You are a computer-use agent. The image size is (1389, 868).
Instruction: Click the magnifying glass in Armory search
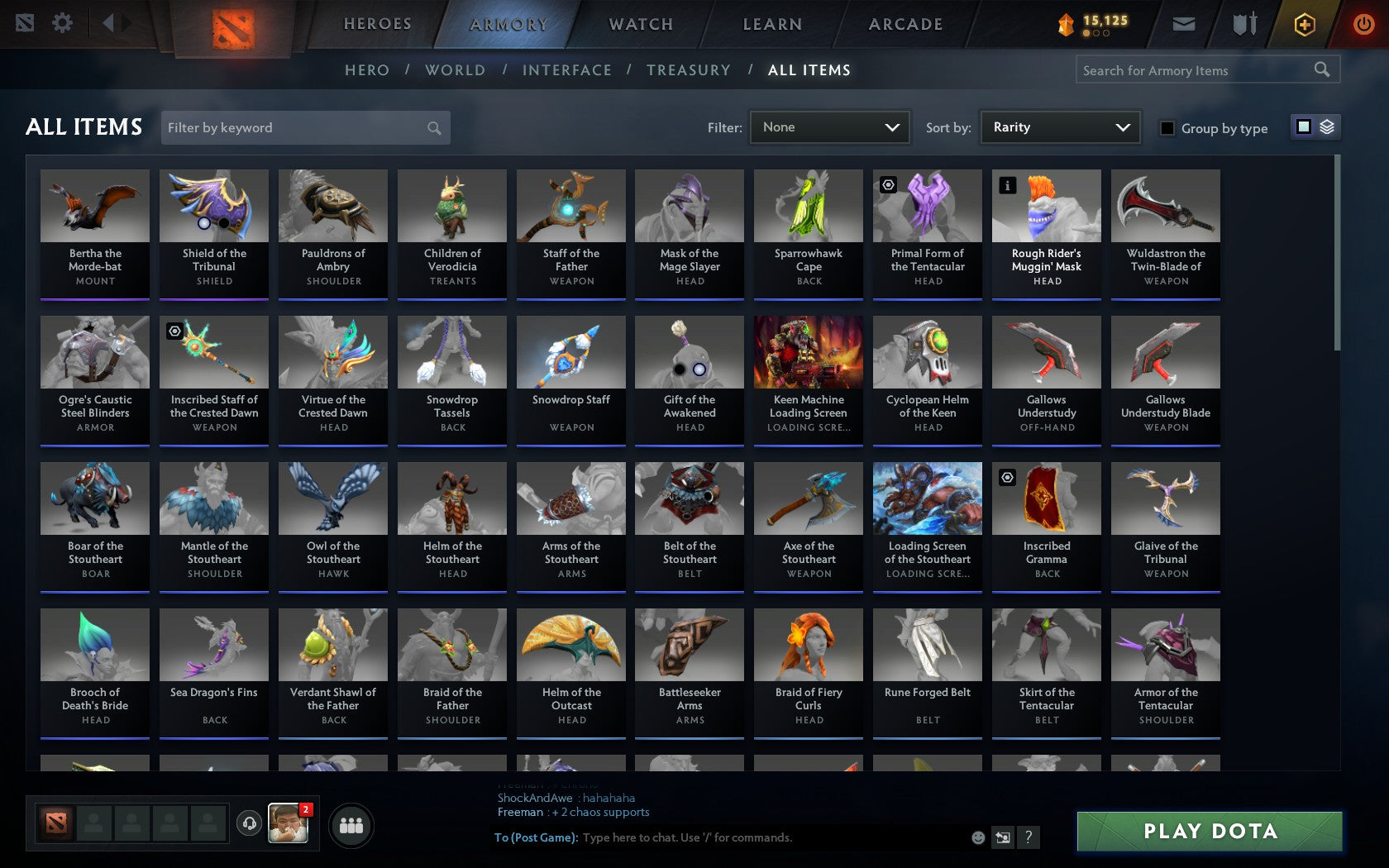tap(1320, 69)
